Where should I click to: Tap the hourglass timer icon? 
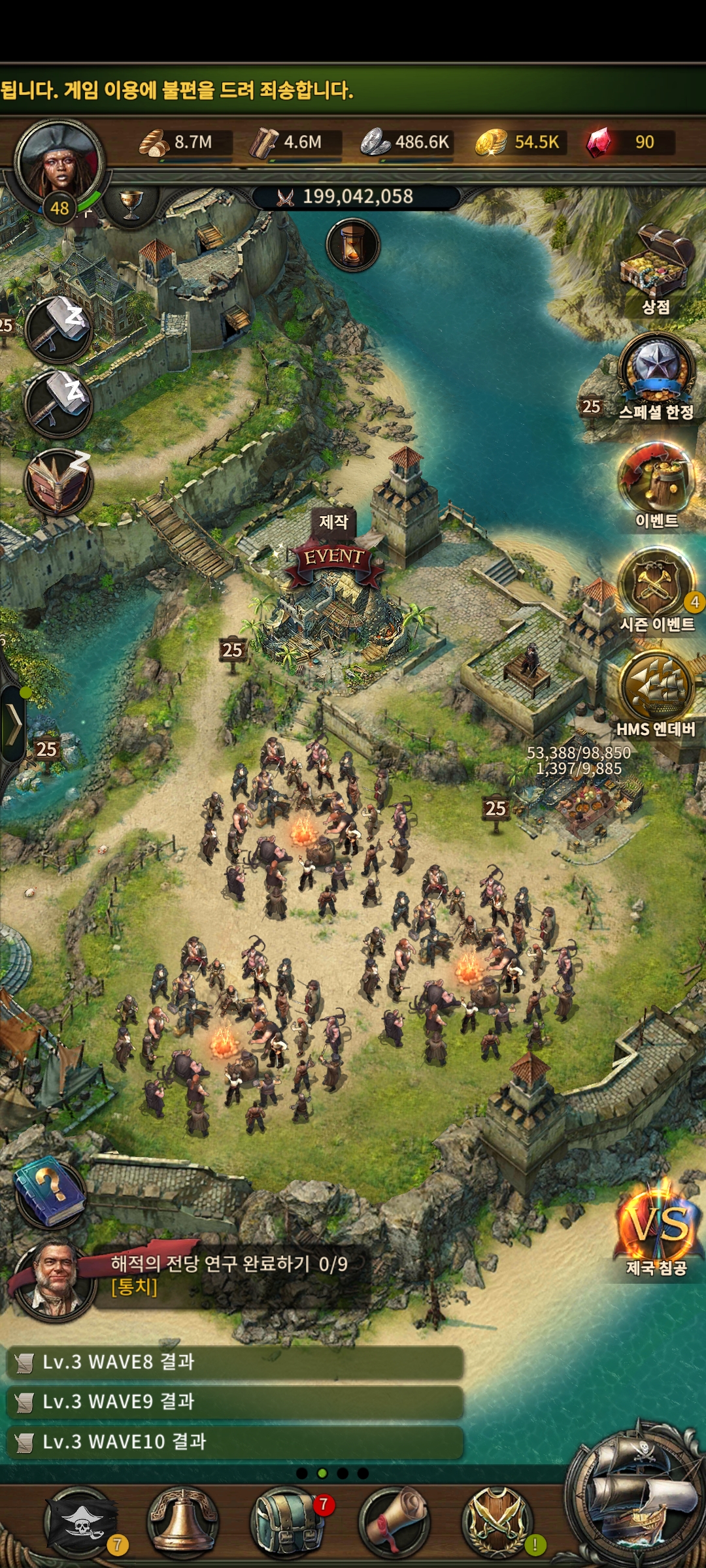click(353, 245)
